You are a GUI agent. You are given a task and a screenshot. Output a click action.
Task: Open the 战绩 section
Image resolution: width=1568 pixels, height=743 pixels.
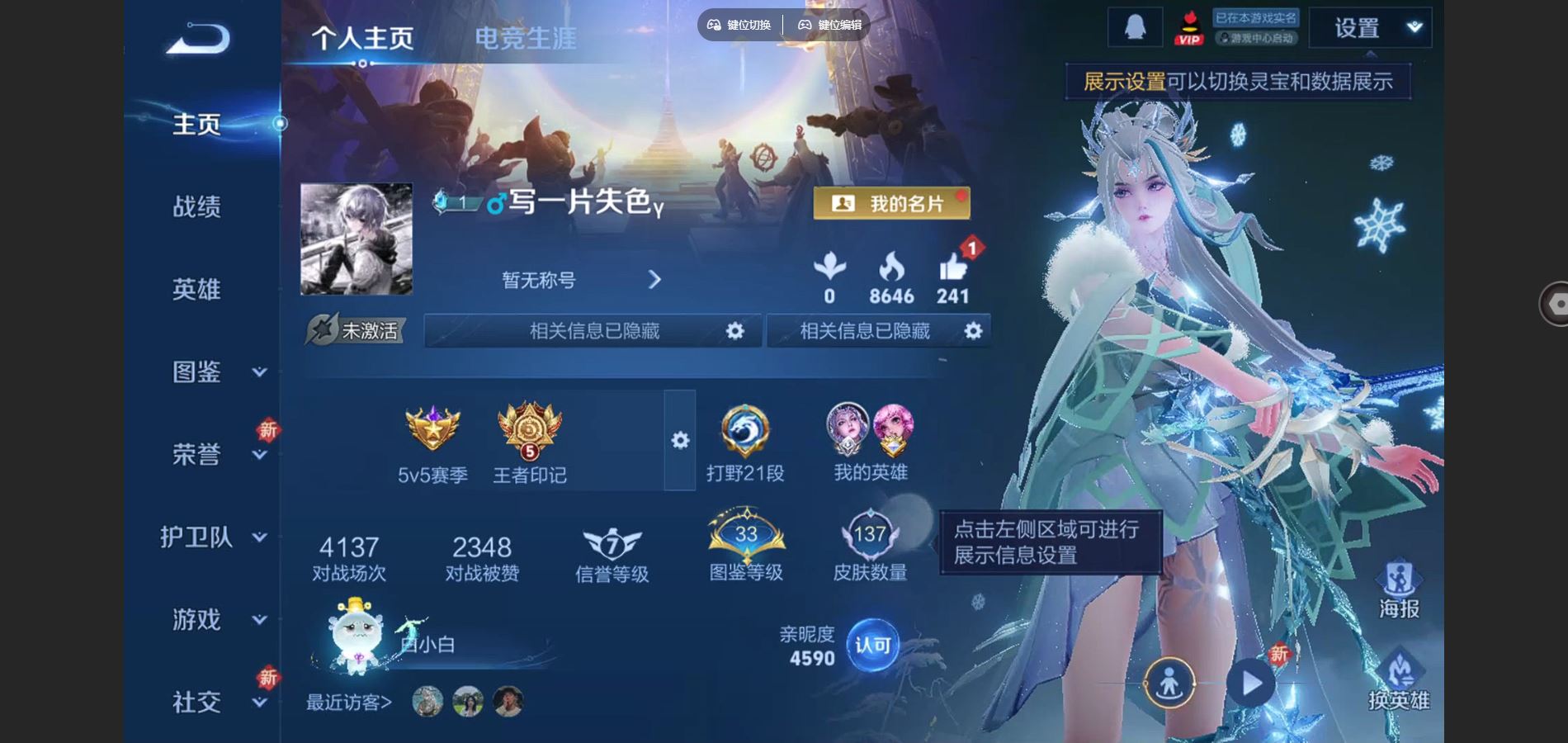196,206
